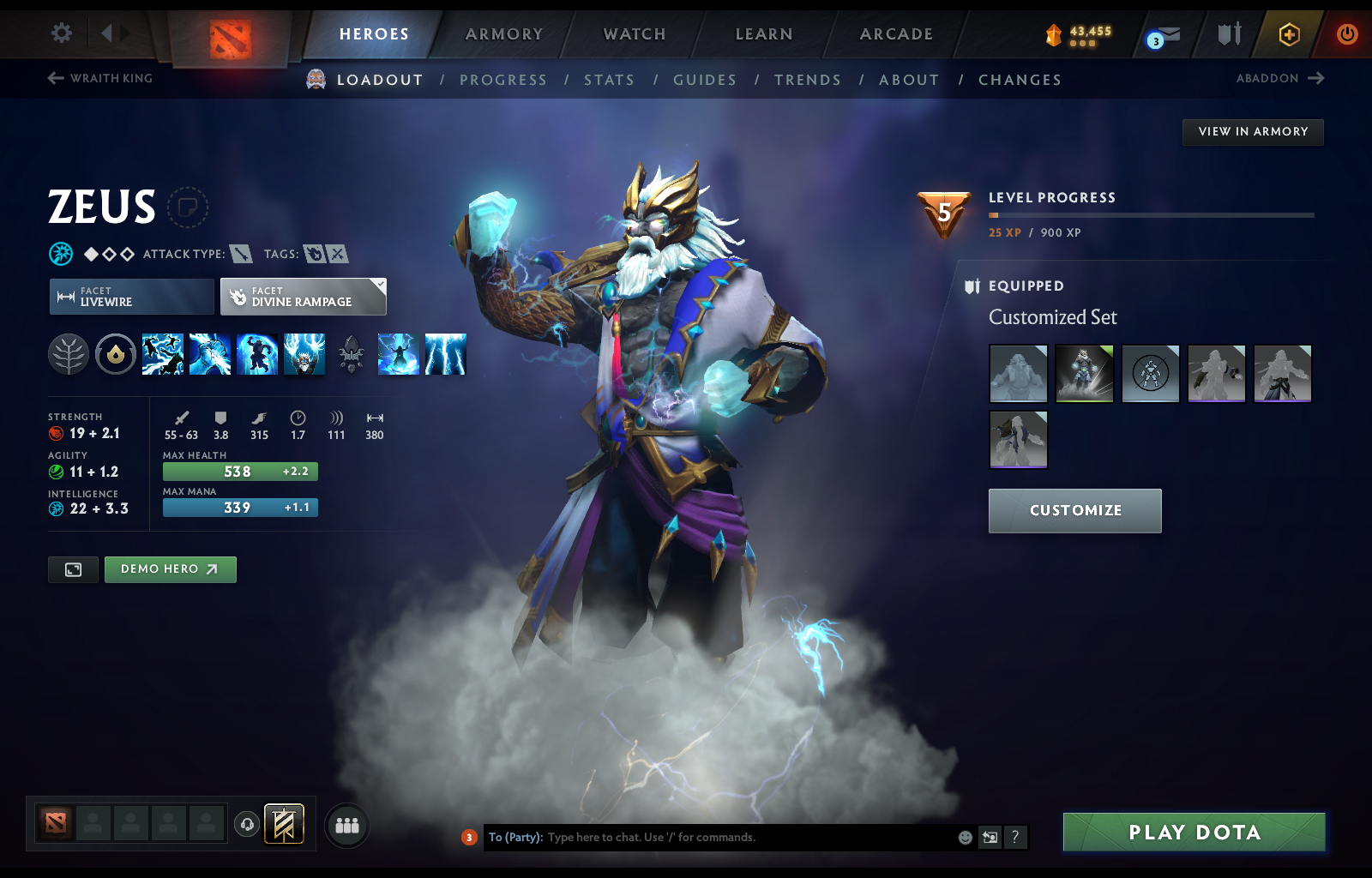Click the Aghanim's Shard upgrade icon
1372x878 pixels.
[x=350, y=353]
